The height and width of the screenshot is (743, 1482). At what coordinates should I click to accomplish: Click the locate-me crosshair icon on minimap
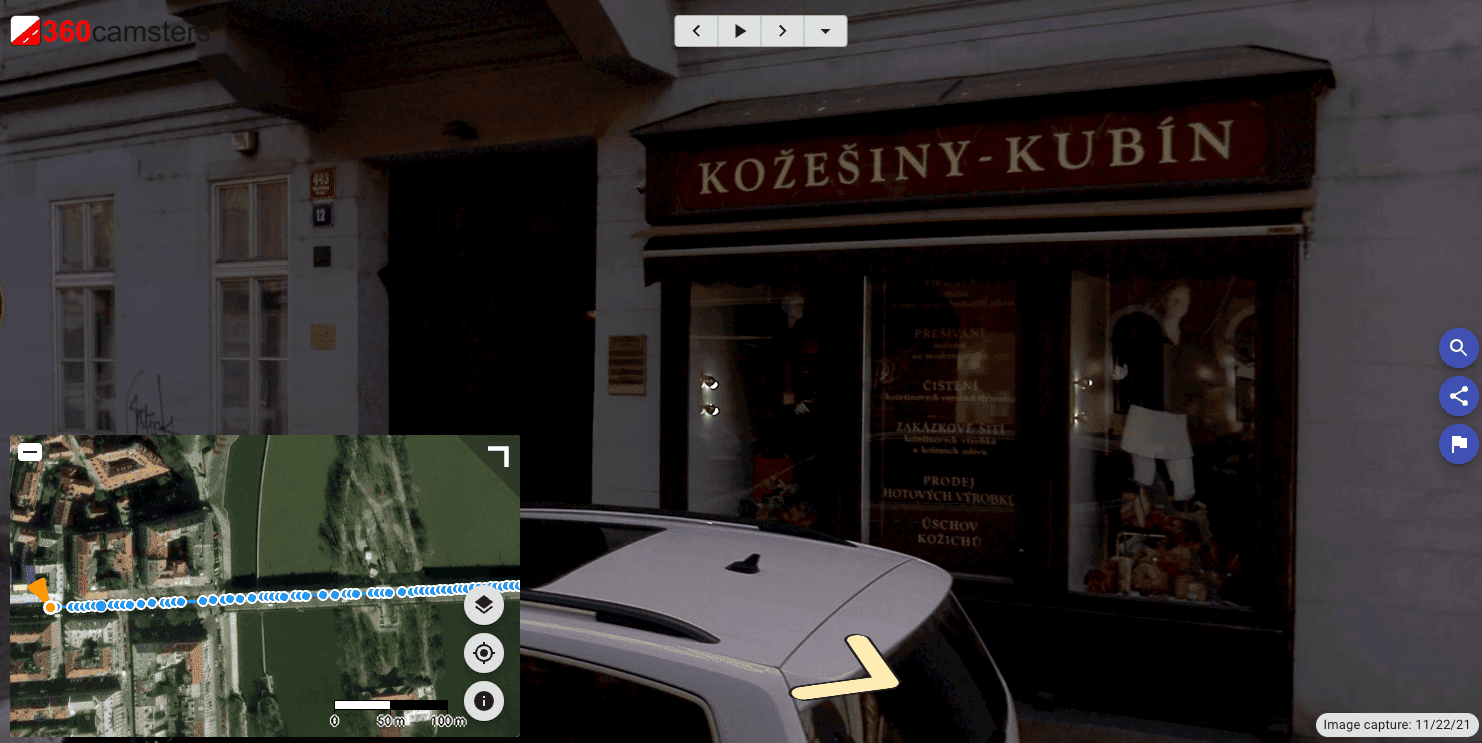click(x=484, y=653)
